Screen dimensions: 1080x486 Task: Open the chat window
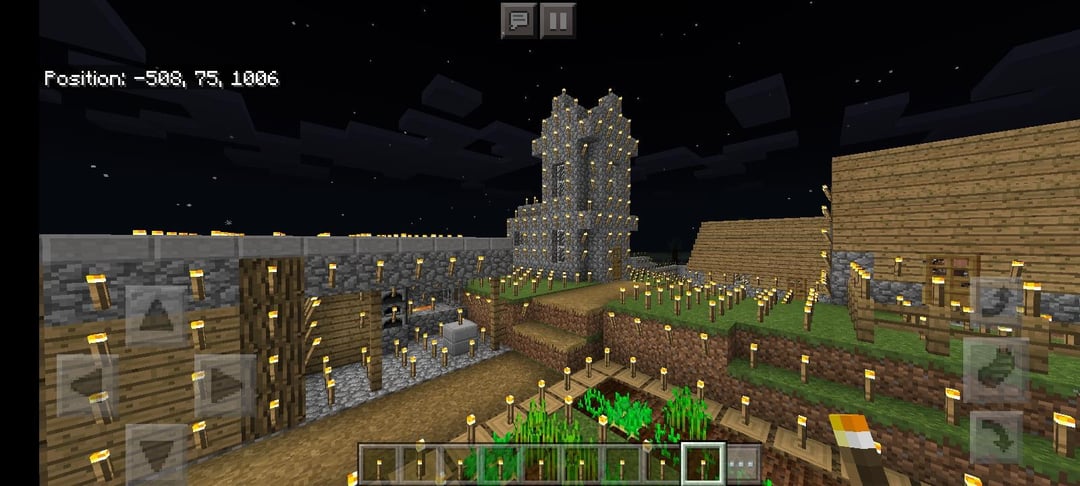(518, 20)
